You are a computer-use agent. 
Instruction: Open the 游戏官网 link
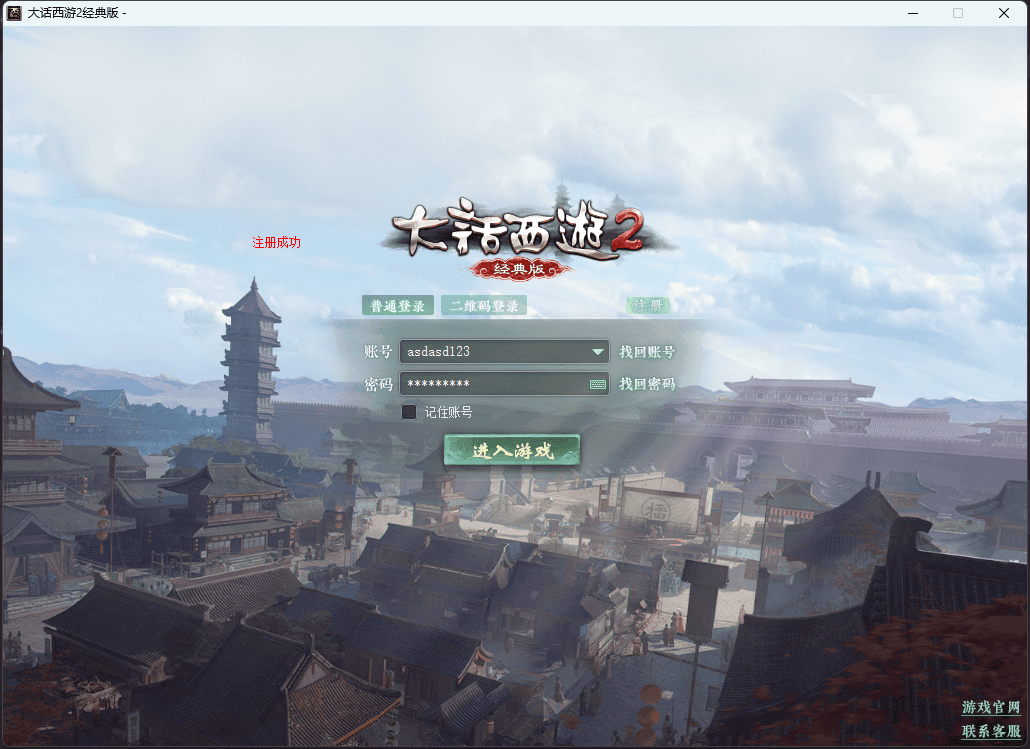pos(991,708)
